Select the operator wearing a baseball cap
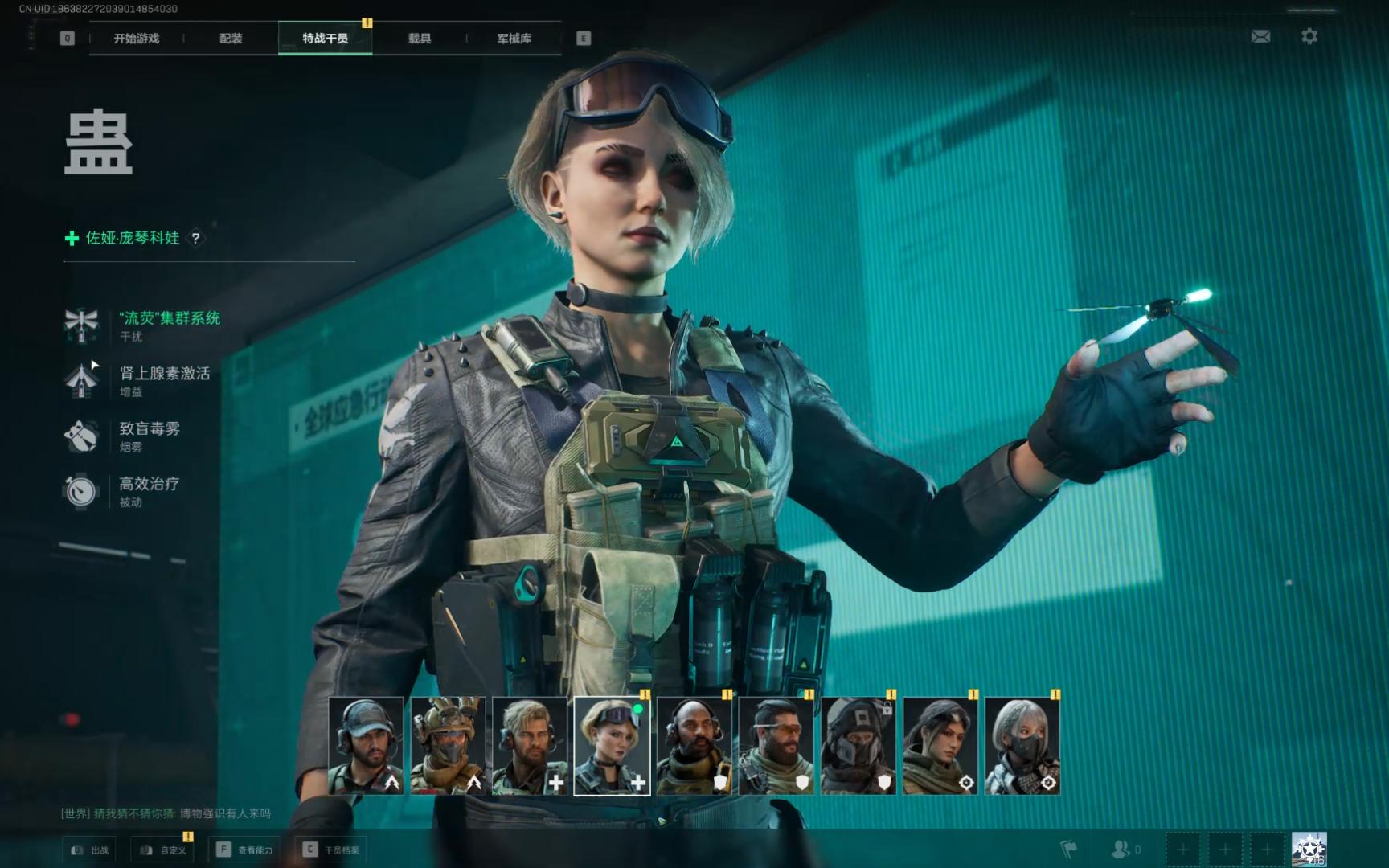1389x868 pixels. click(366, 746)
